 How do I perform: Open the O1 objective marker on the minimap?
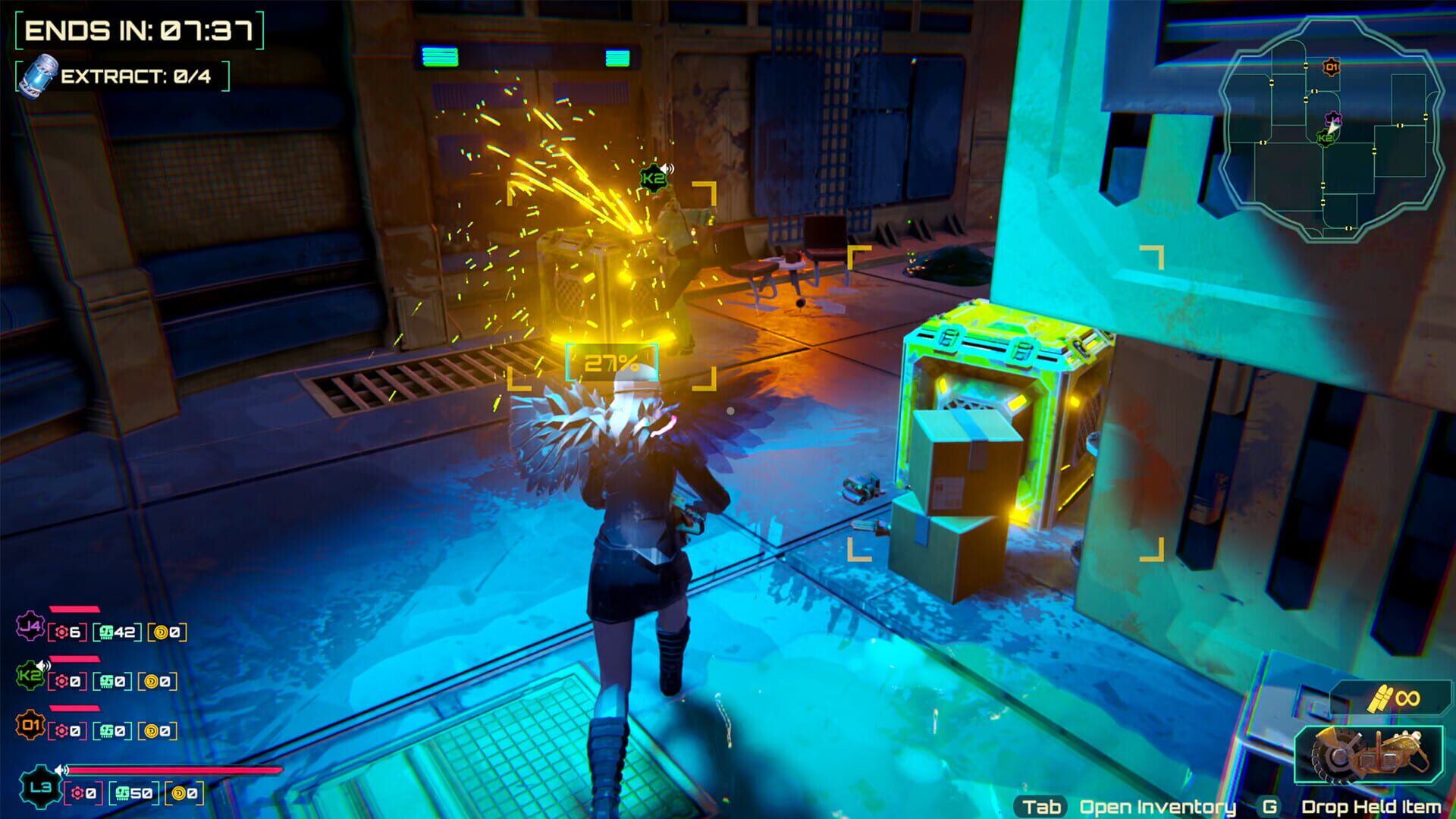1331,67
